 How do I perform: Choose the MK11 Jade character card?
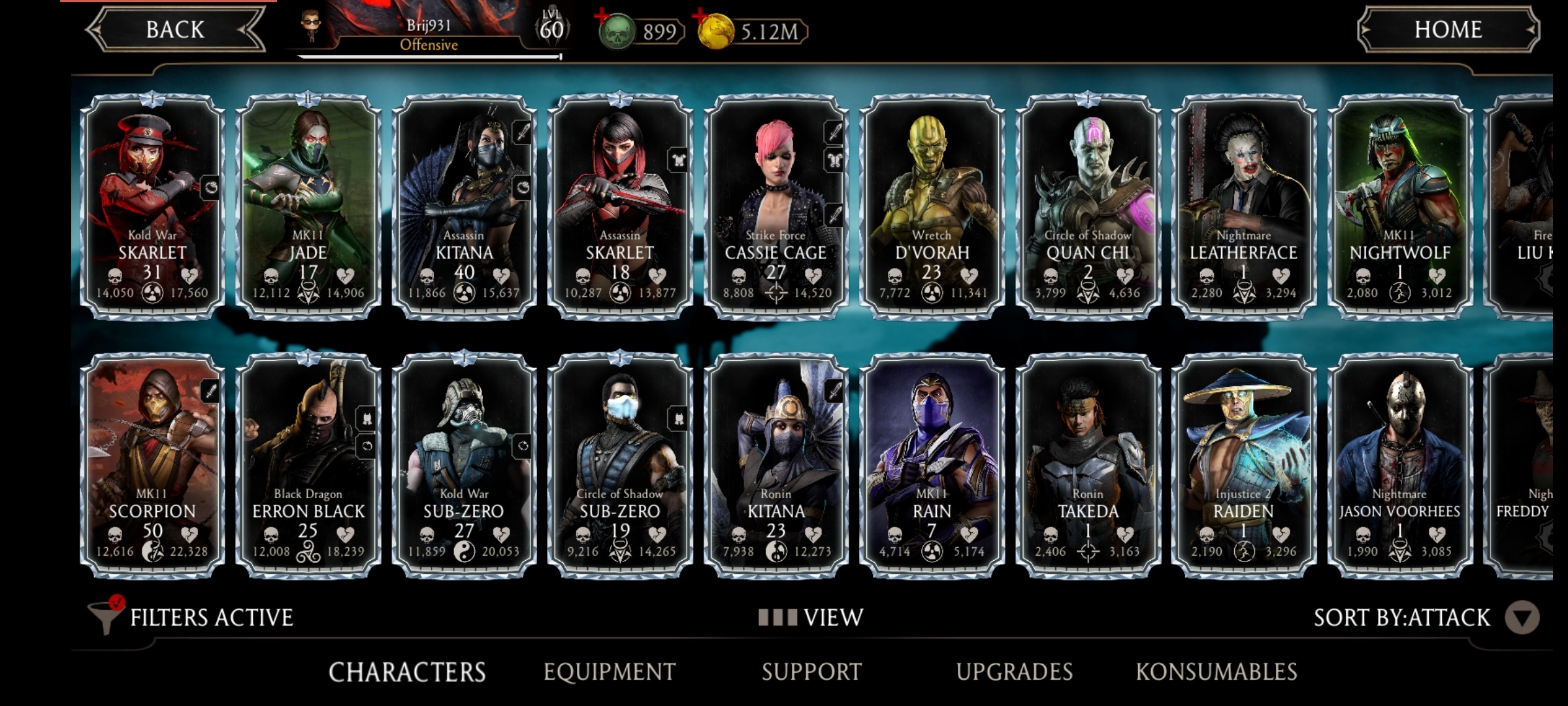pyautogui.click(x=308, y=206)
